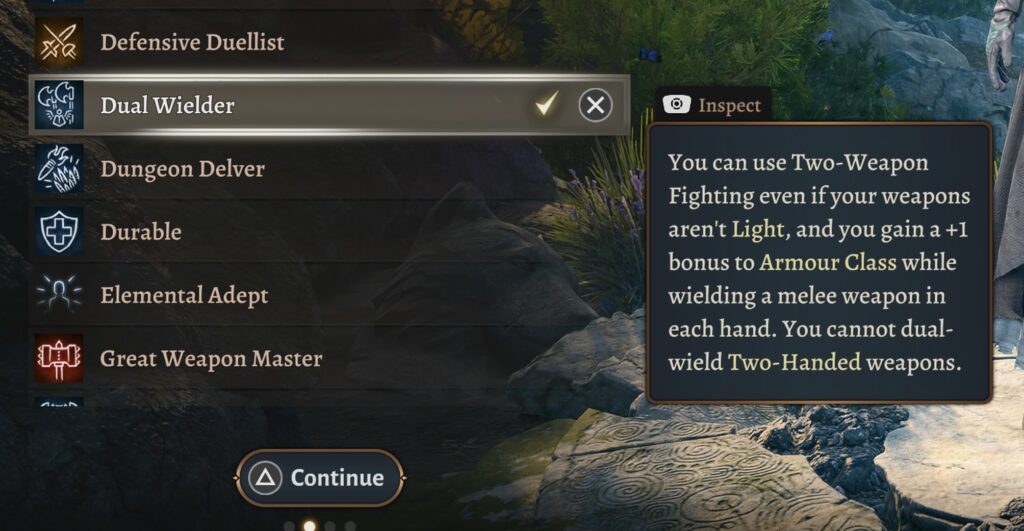Pick the Durable feat from the list
Image resolution: width=1024 pixels, height=531 pixels.
click(x=140, y=232)
